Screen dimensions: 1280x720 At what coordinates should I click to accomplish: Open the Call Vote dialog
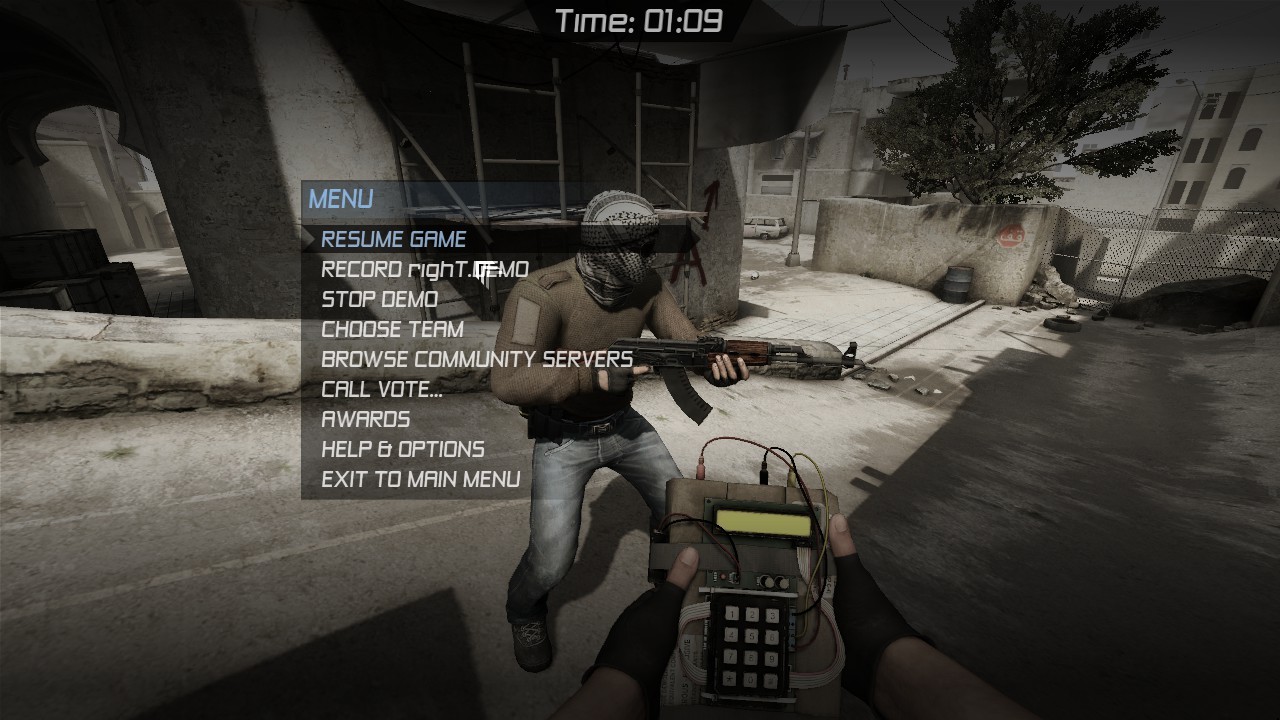(380, 389)
